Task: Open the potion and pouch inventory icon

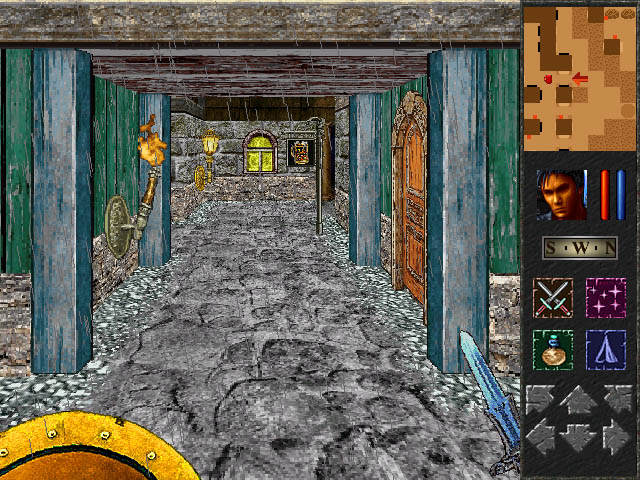Action: coord(552,350)
